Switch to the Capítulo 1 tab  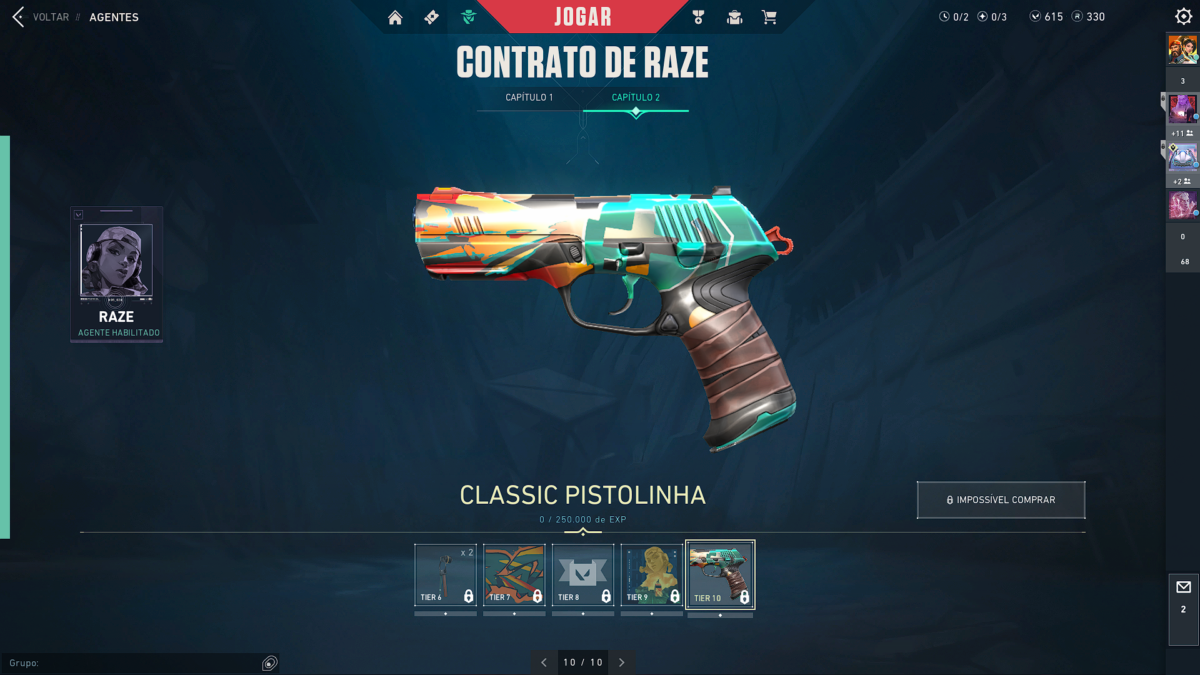coord(529,98)
